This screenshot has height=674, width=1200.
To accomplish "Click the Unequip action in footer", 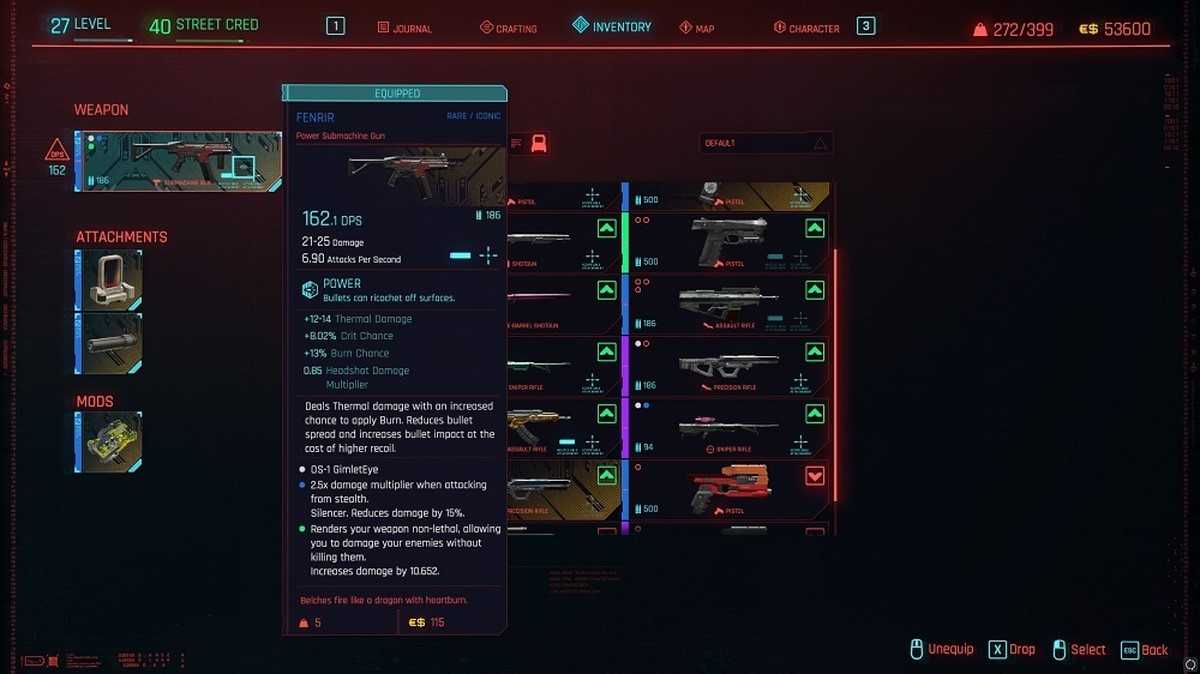I will coord(941,650).
